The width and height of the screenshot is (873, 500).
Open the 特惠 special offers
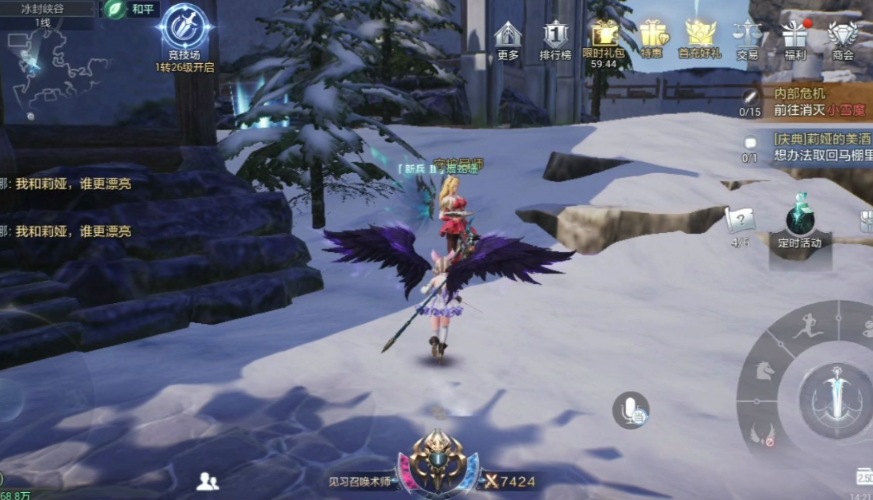(652, 38)
